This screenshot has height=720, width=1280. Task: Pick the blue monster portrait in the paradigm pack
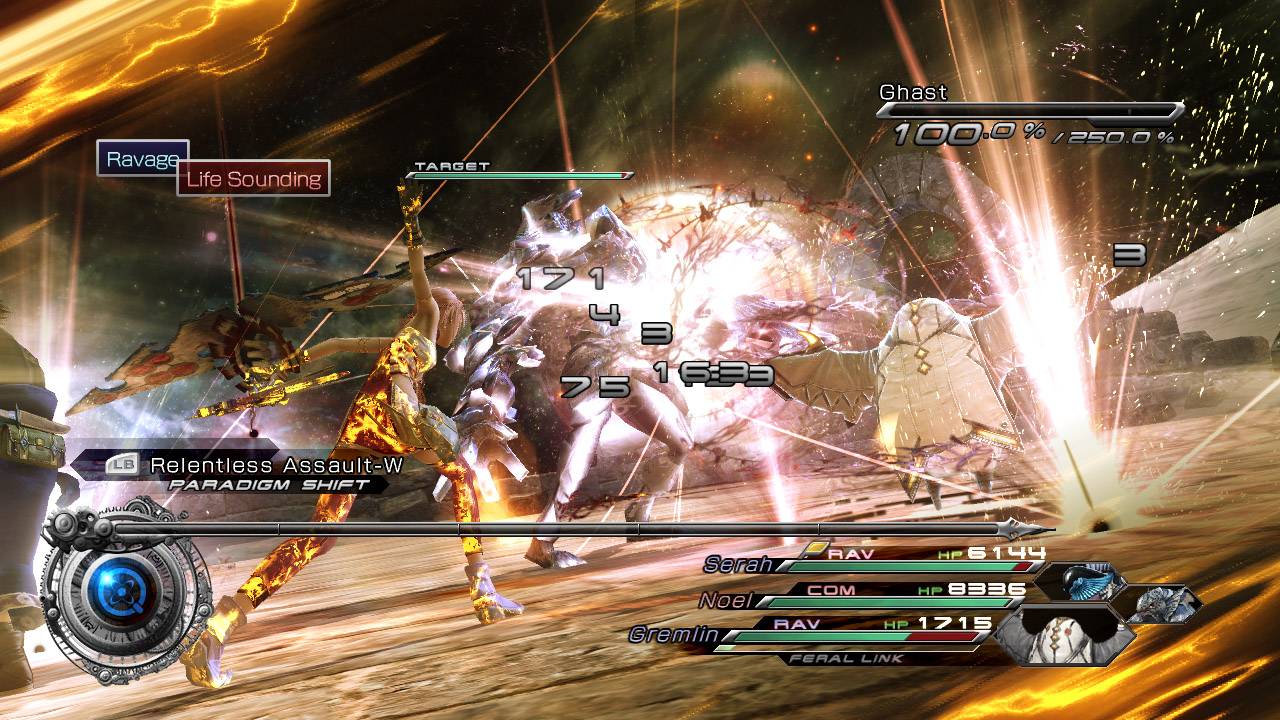pyautogui.click(x=1082, y=583)
